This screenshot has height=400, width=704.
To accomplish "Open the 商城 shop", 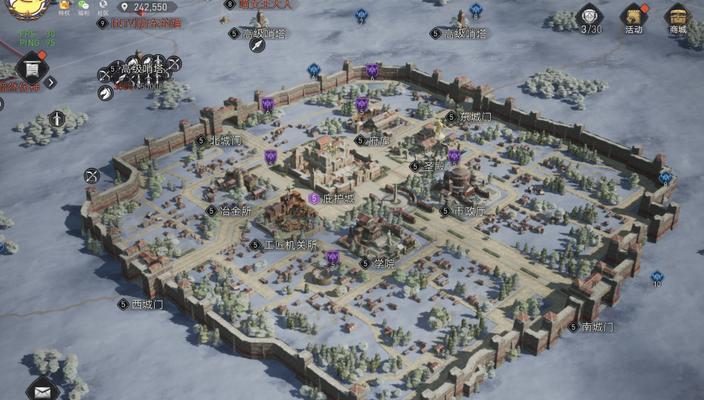I will point(679,17).
